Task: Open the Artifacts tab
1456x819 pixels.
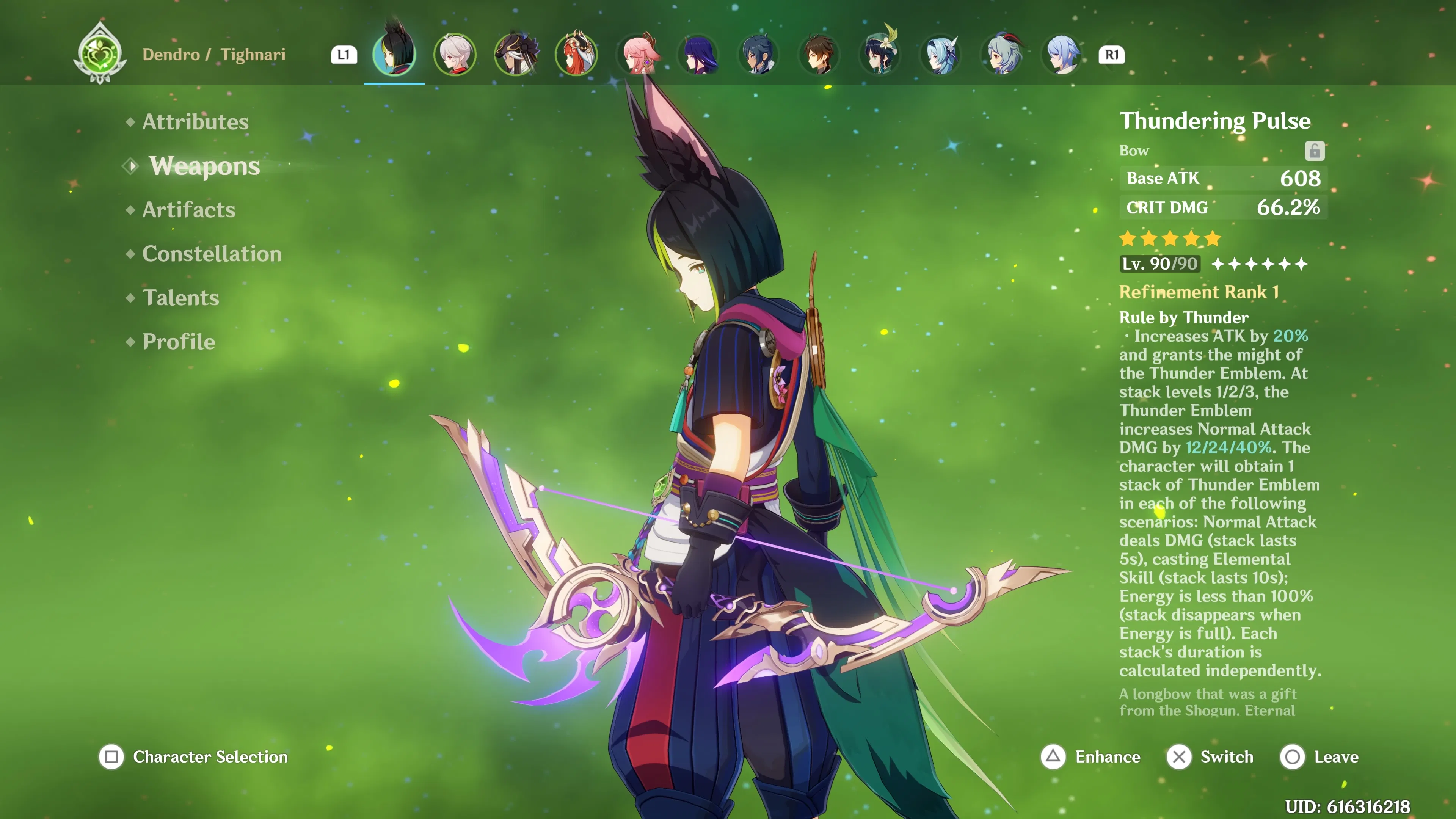Action: coord(188,210)
